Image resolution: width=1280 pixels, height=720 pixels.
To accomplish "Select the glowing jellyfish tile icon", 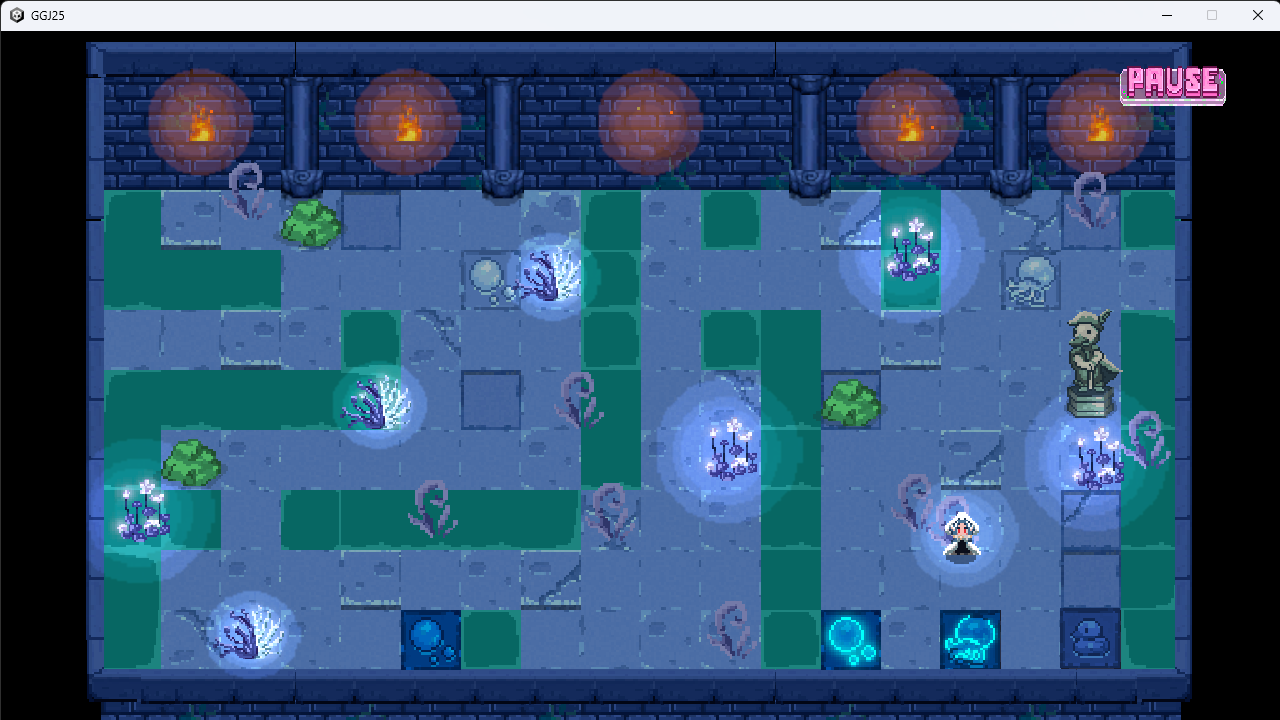I will pyautogui.click(x=970, y=638).
